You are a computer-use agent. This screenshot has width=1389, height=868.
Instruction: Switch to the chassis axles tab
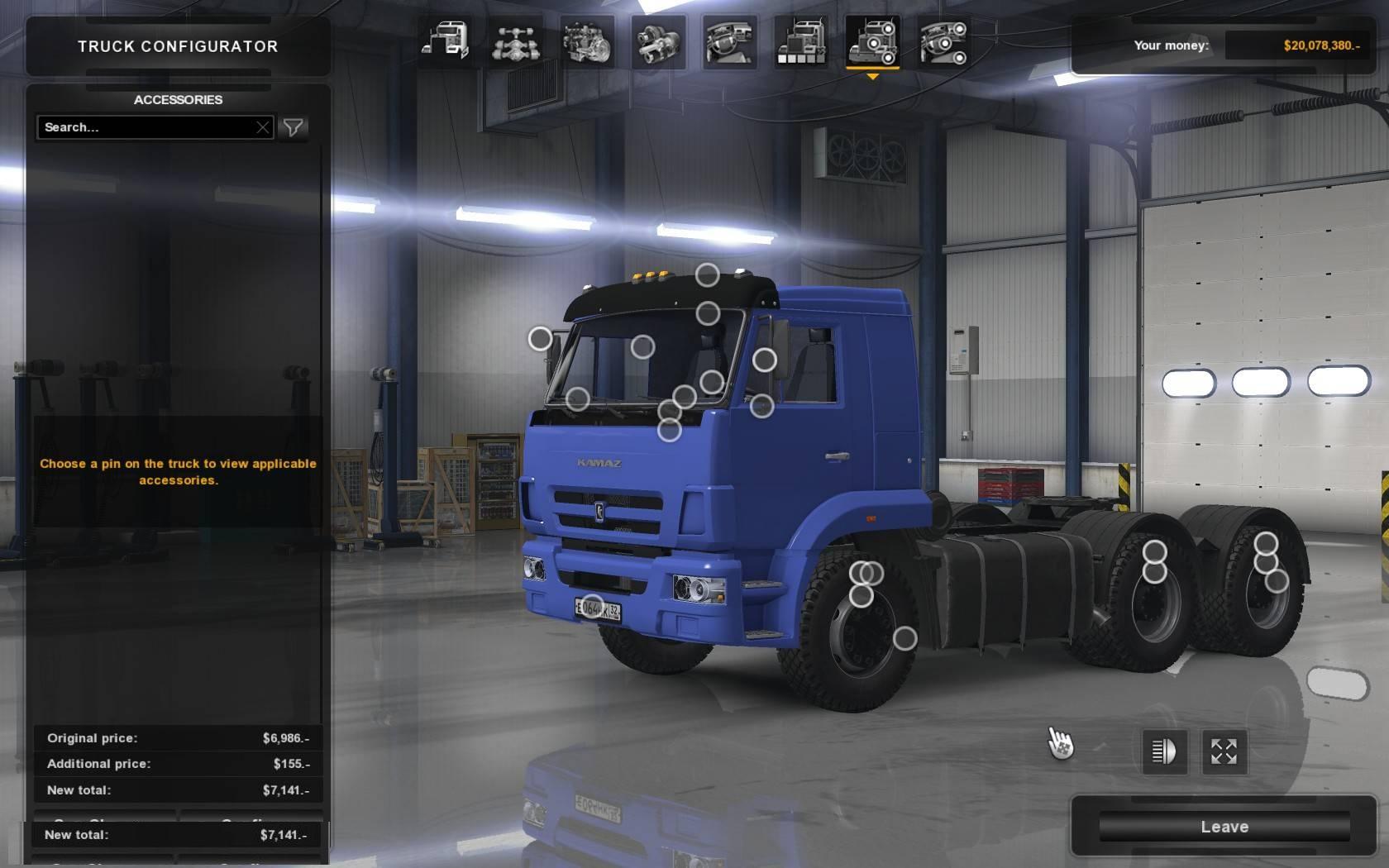point(516,42)
